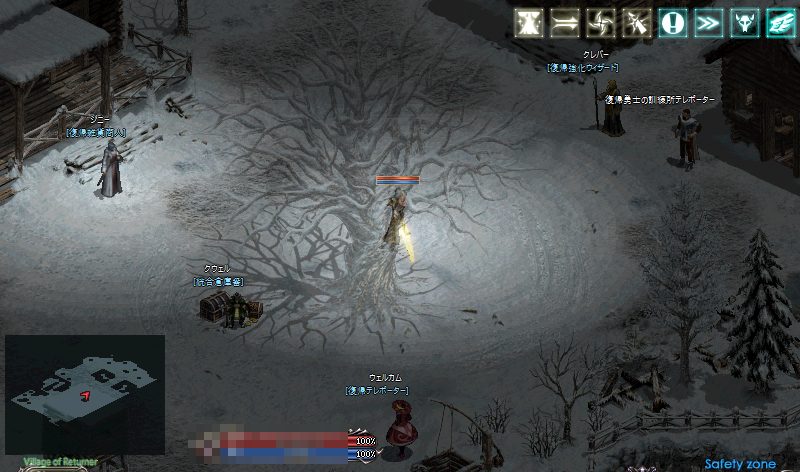800x472 pixels.
Task: Select the glowing wing icon
Action: (x=780, y=23)
